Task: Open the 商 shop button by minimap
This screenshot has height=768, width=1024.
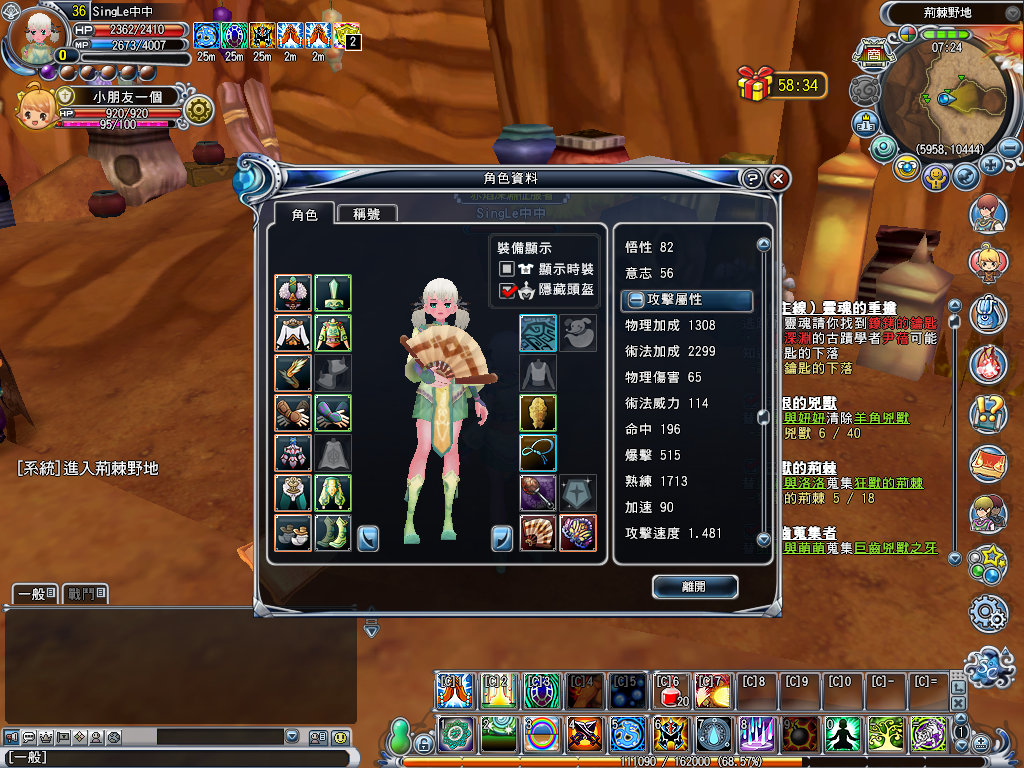Action: point(872,53)
